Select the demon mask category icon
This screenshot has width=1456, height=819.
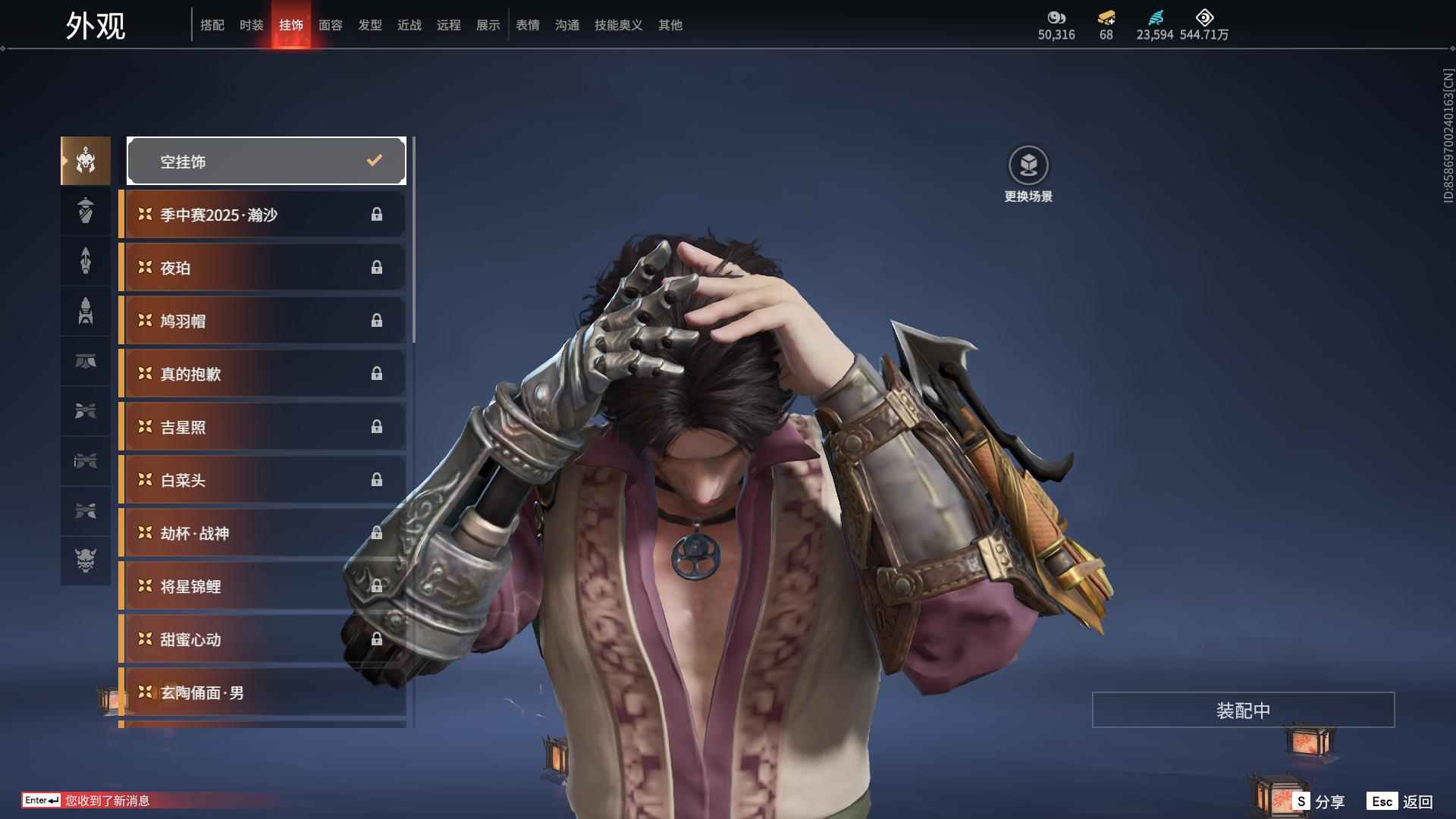click(x=86, y=560)
